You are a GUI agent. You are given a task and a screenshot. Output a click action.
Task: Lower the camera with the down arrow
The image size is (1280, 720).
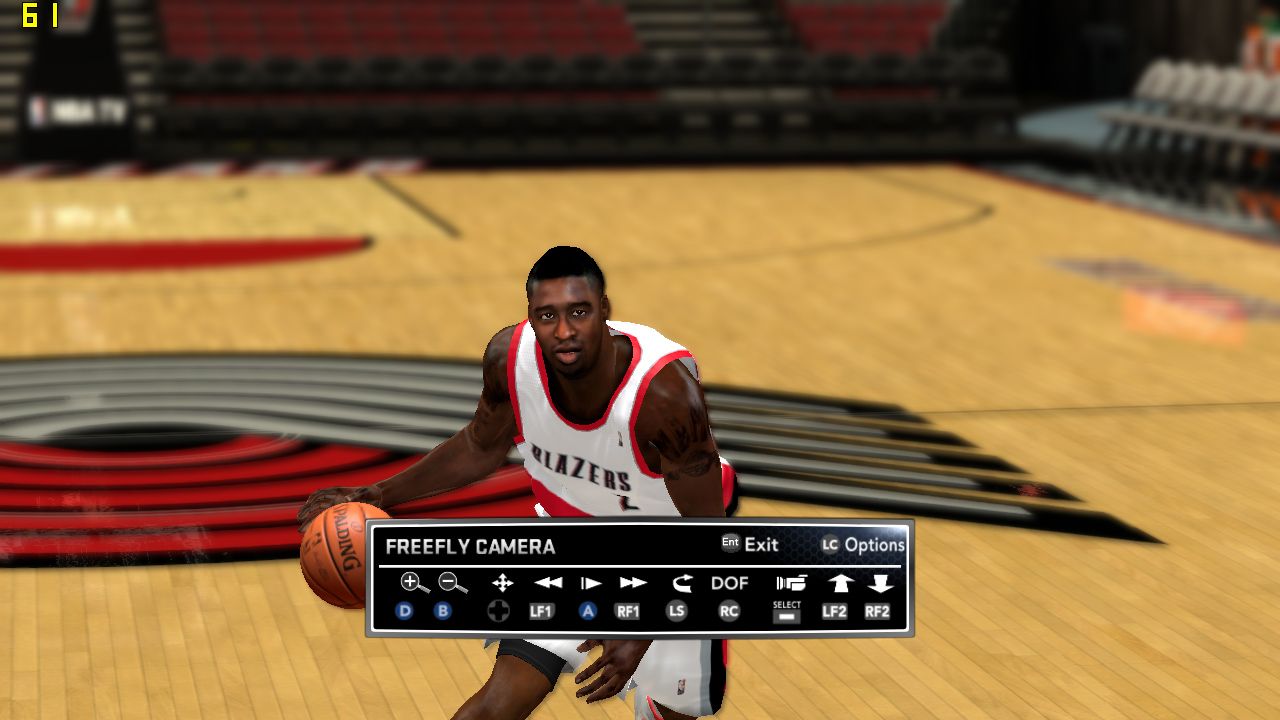pyautogui.click(x=880, y=582)
